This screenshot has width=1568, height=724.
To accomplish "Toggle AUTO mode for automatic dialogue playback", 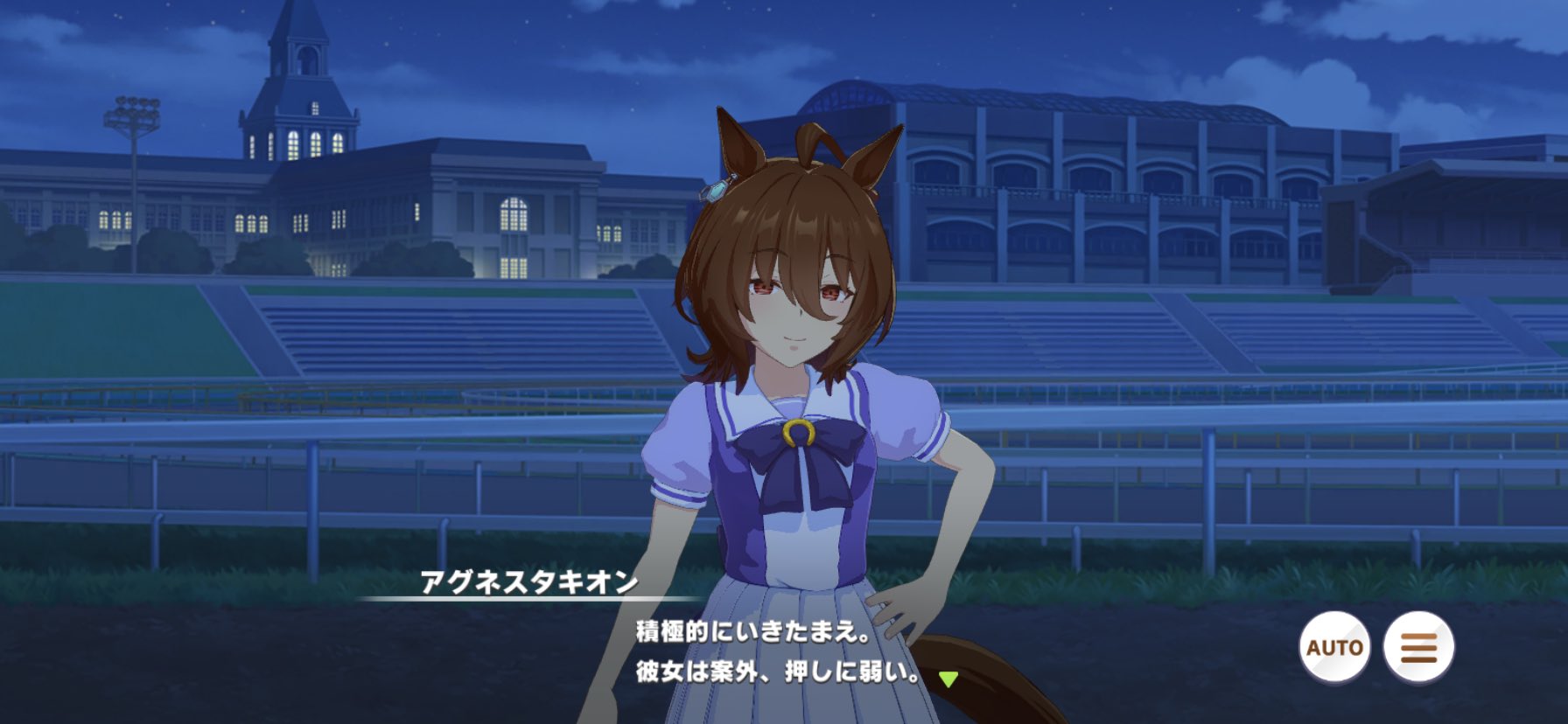I will 1333,647.
